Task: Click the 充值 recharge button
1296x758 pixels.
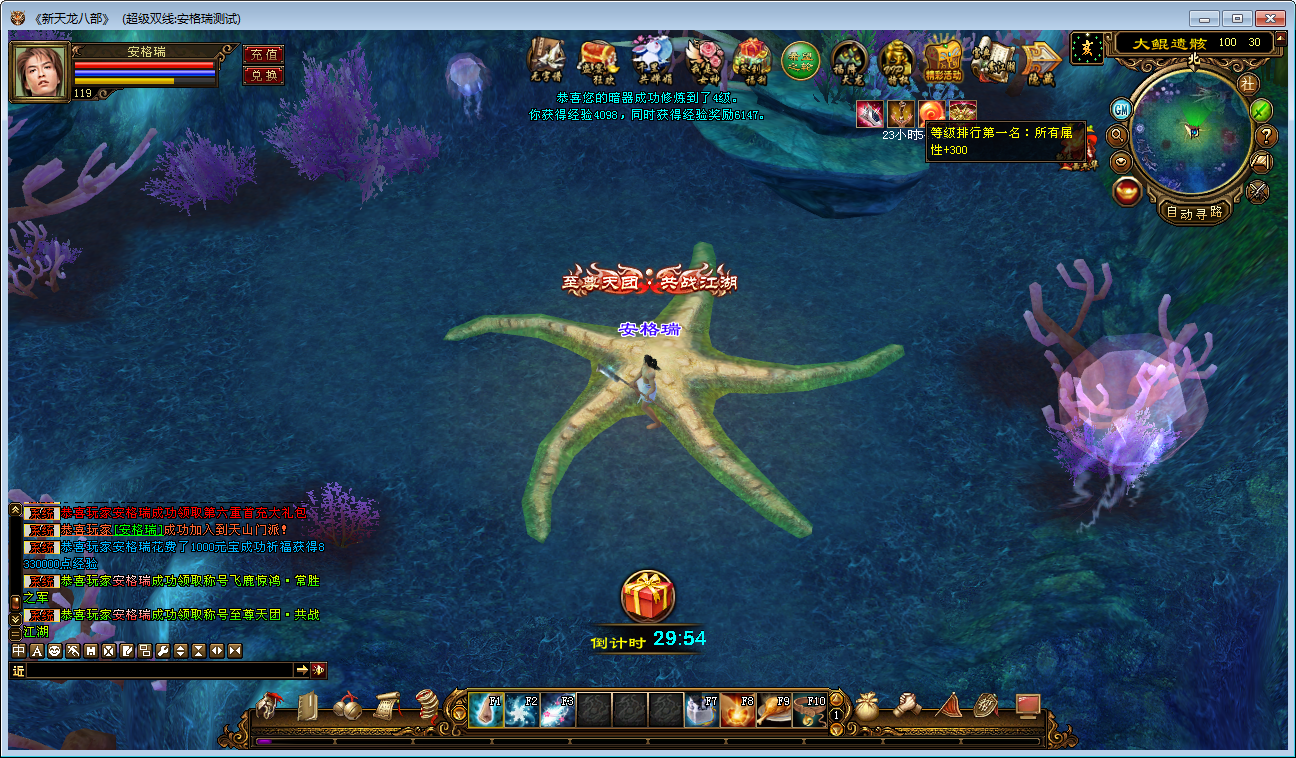Action: (x=263, y=55)
